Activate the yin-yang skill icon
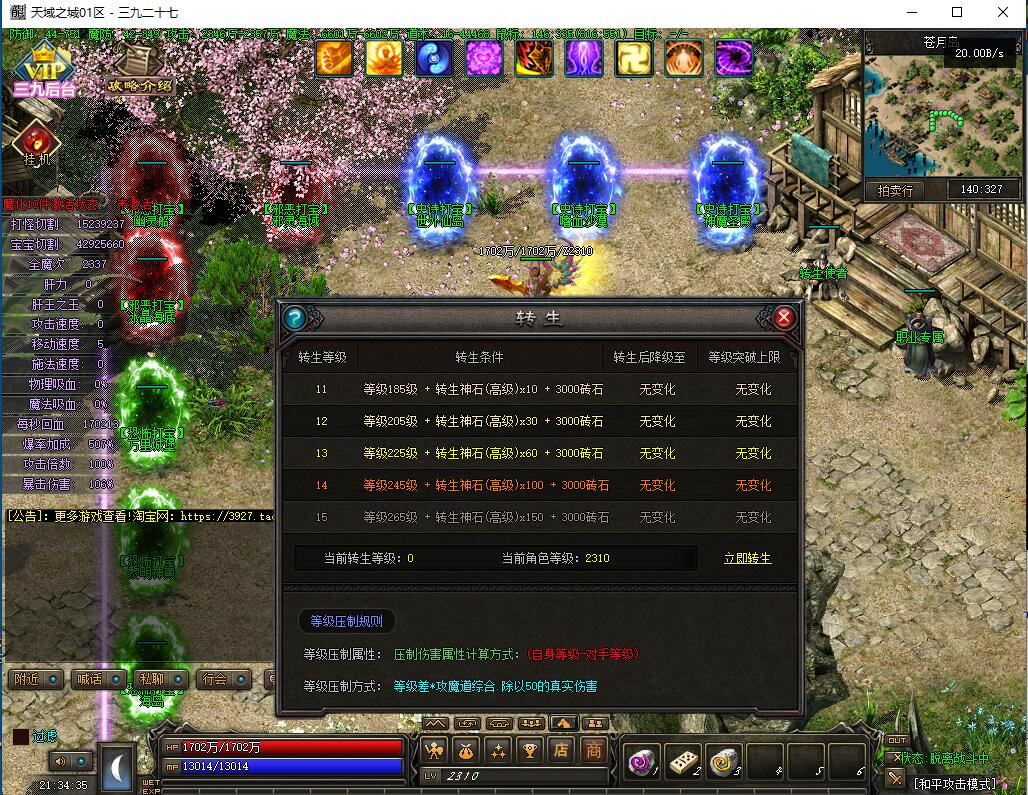This screenshot has width=1028, height=795. coord(434,58)
